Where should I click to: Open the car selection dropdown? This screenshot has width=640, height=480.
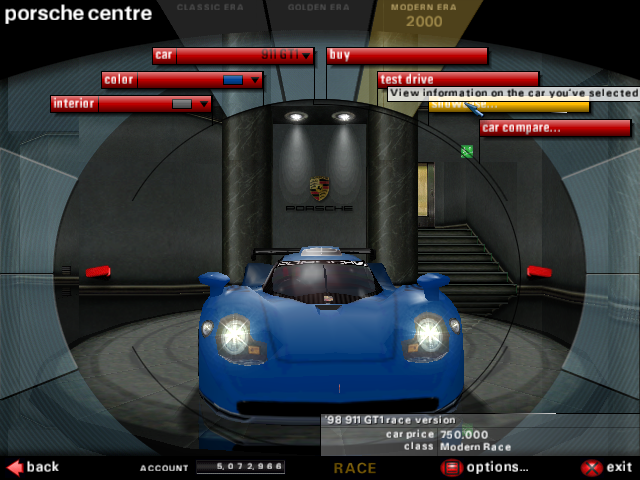305,56
